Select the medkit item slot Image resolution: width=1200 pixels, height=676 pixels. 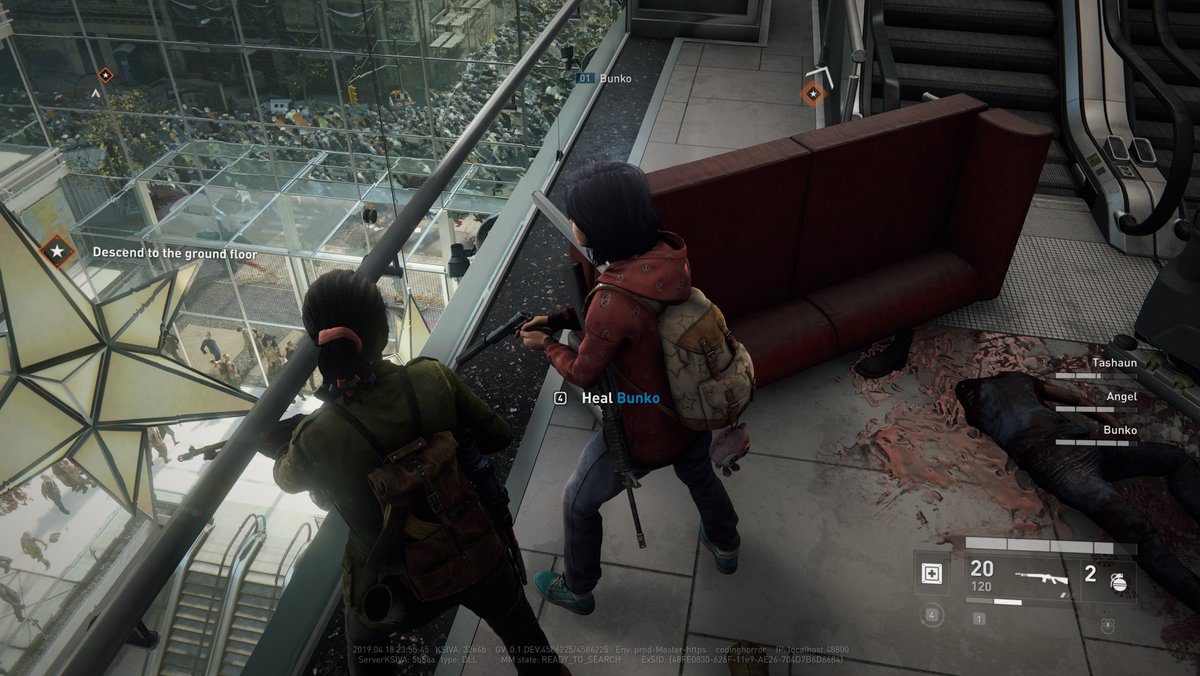[x=932, y=575]
